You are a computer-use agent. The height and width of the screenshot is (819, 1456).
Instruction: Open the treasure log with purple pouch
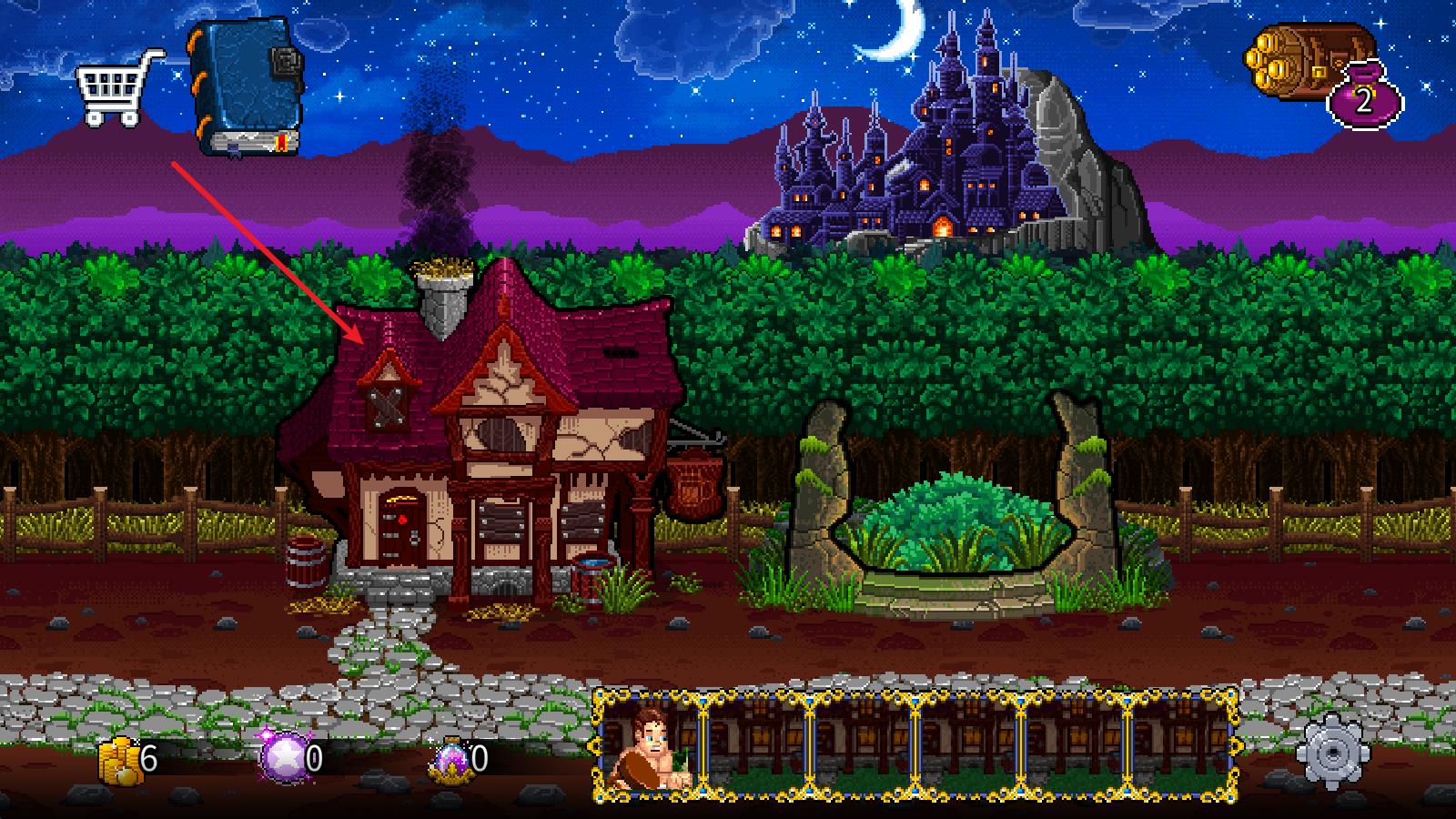click(1325, 73)
